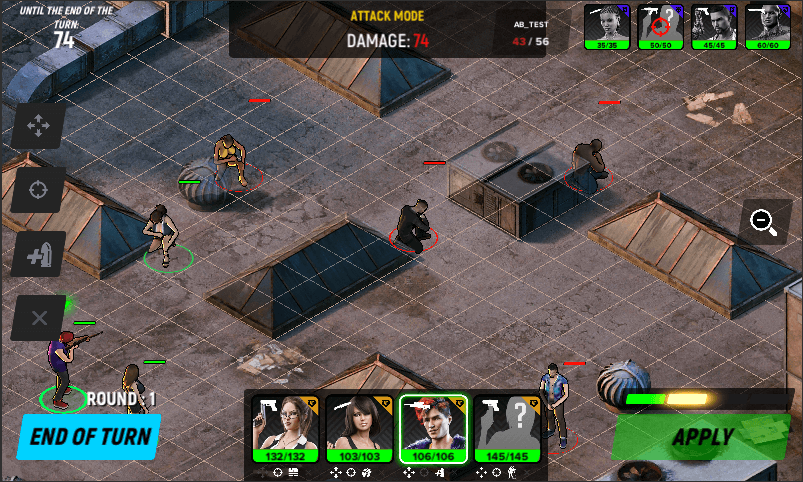Select the squad member with glasses, 132/132 HP

[x=283, y=428]
